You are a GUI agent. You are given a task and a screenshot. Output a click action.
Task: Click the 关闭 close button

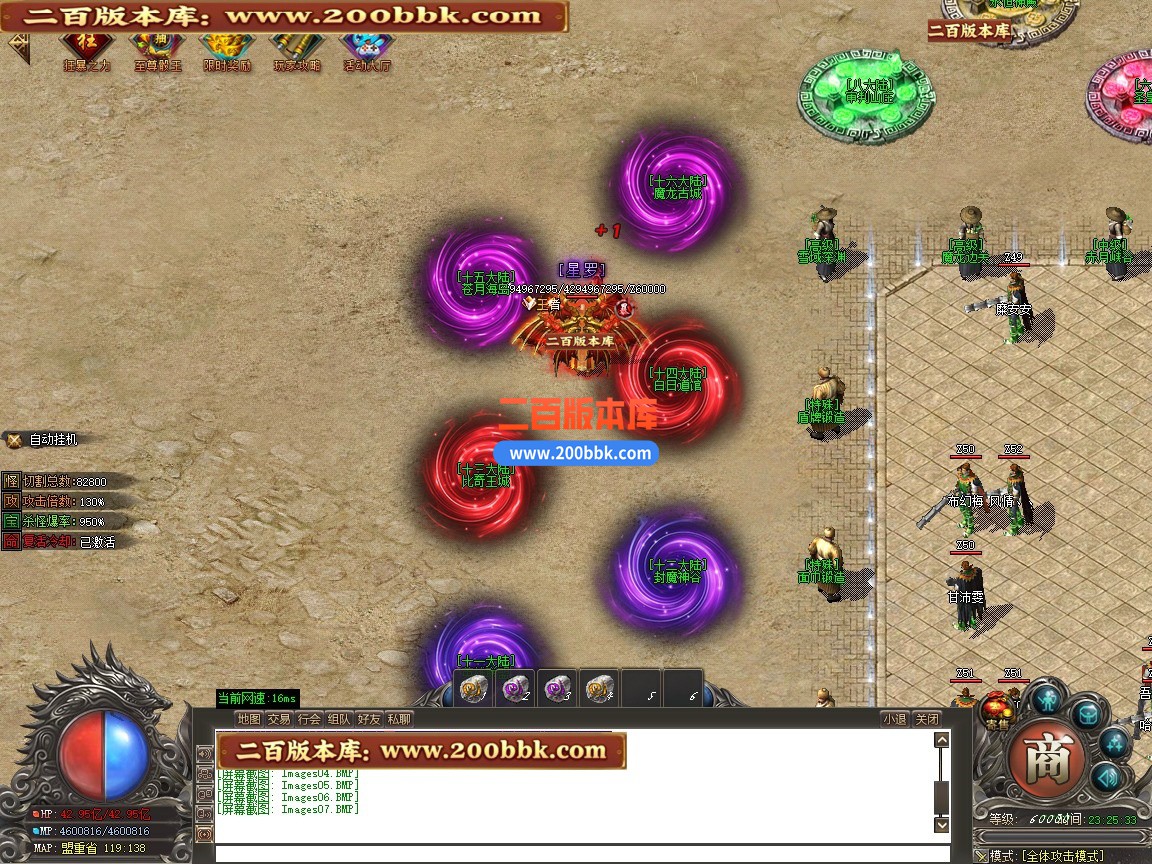tap(927, 719)
